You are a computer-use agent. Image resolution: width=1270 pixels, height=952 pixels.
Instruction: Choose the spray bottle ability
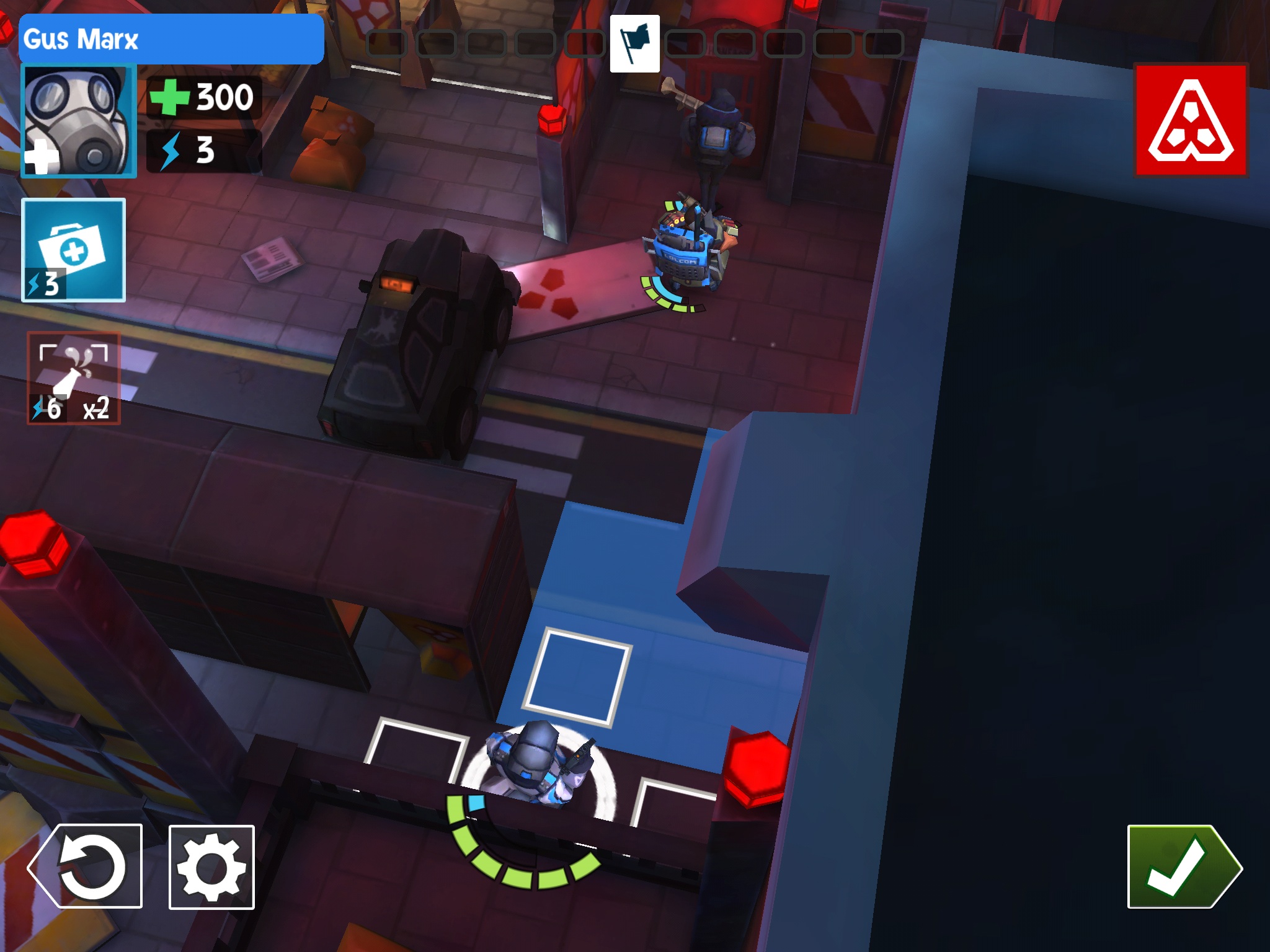coord(74,378)
